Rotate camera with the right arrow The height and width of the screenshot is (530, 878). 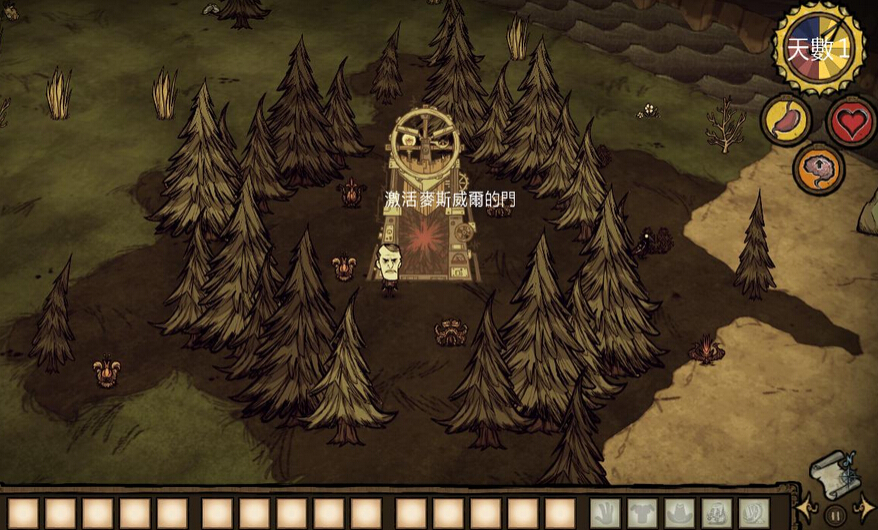coord(865,511)
